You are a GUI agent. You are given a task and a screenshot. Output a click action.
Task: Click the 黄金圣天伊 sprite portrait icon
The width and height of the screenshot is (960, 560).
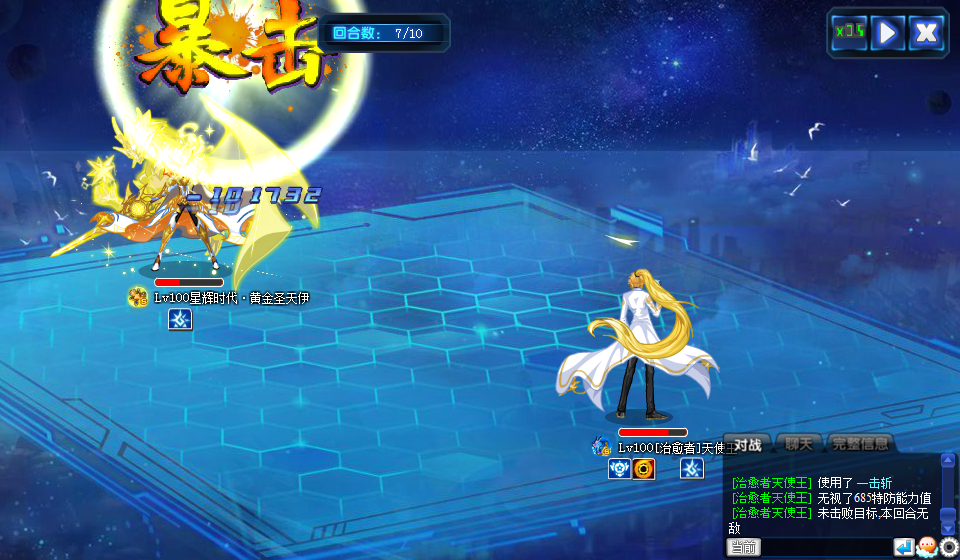(138, 297)
